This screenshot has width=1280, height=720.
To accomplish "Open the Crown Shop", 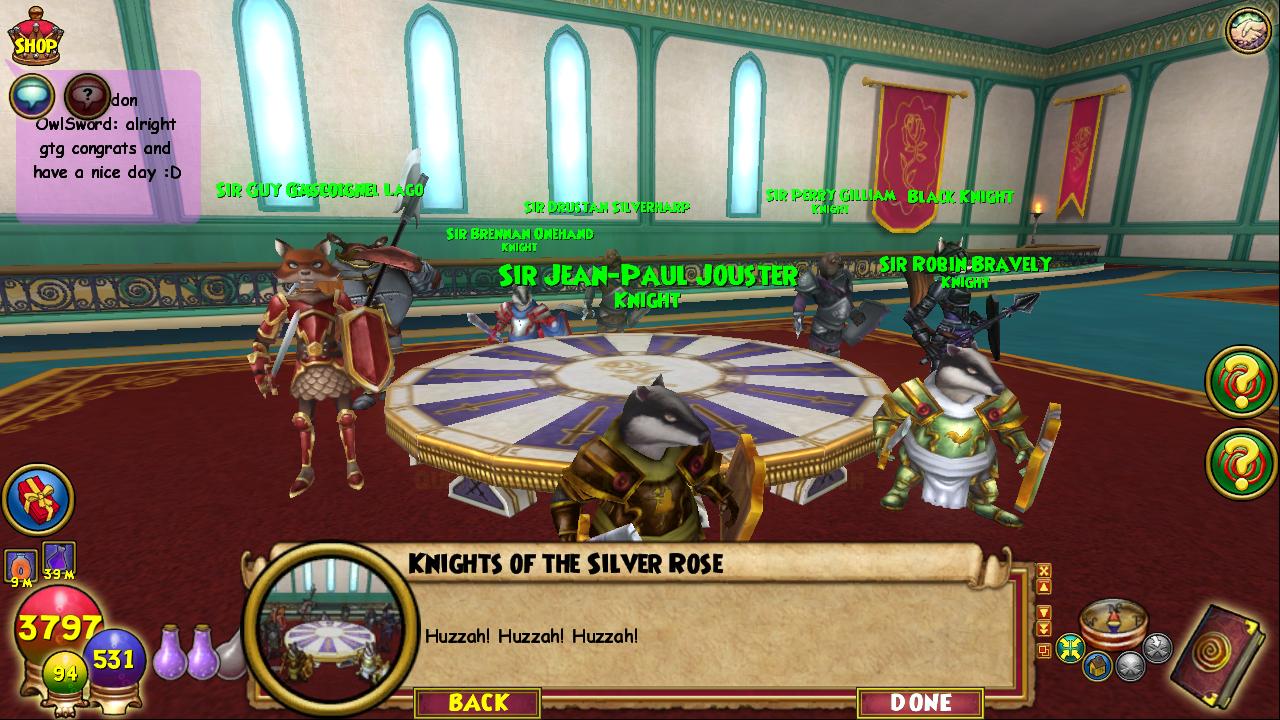I will click(34, 37).
